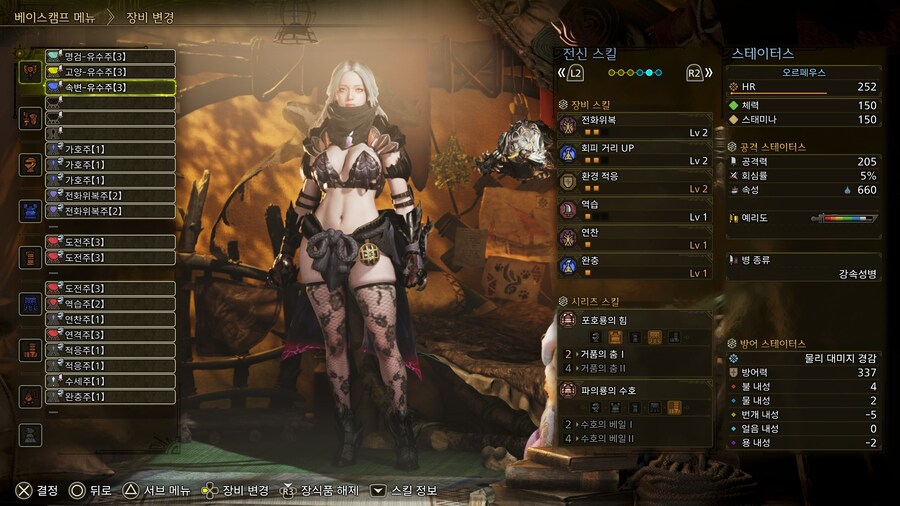Click the weapon equipment icon beside the decoration list

[30, 72]
